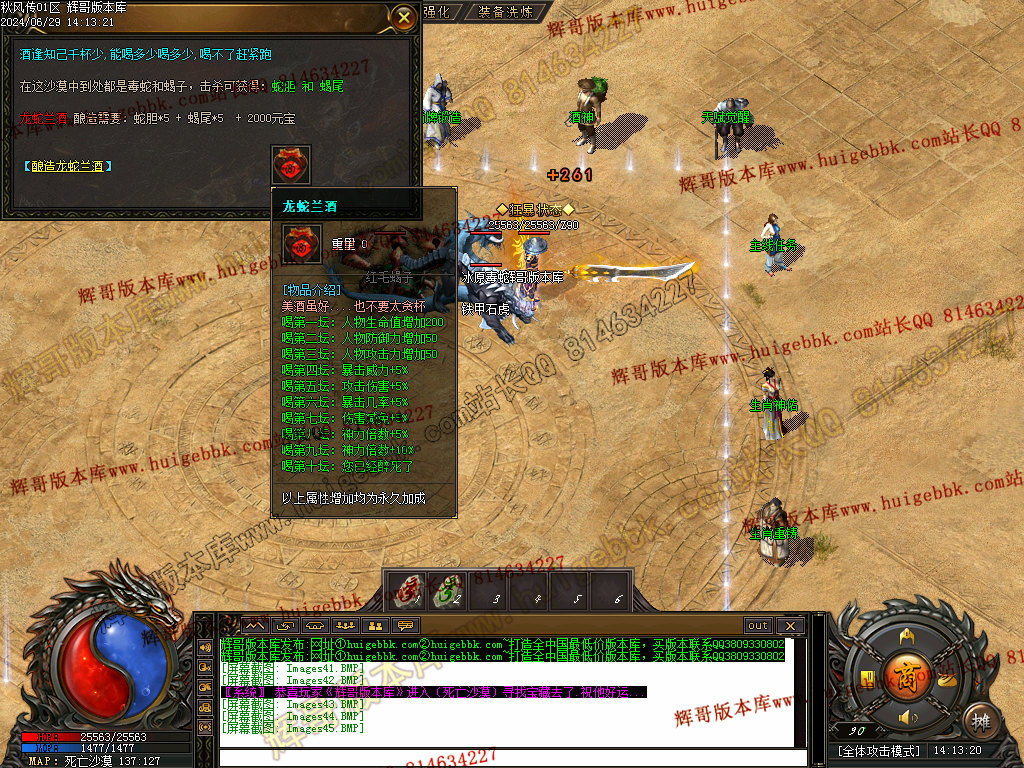Choose the 酿造龙蛇兰酒 brewing option

click(x=67, y=166)
